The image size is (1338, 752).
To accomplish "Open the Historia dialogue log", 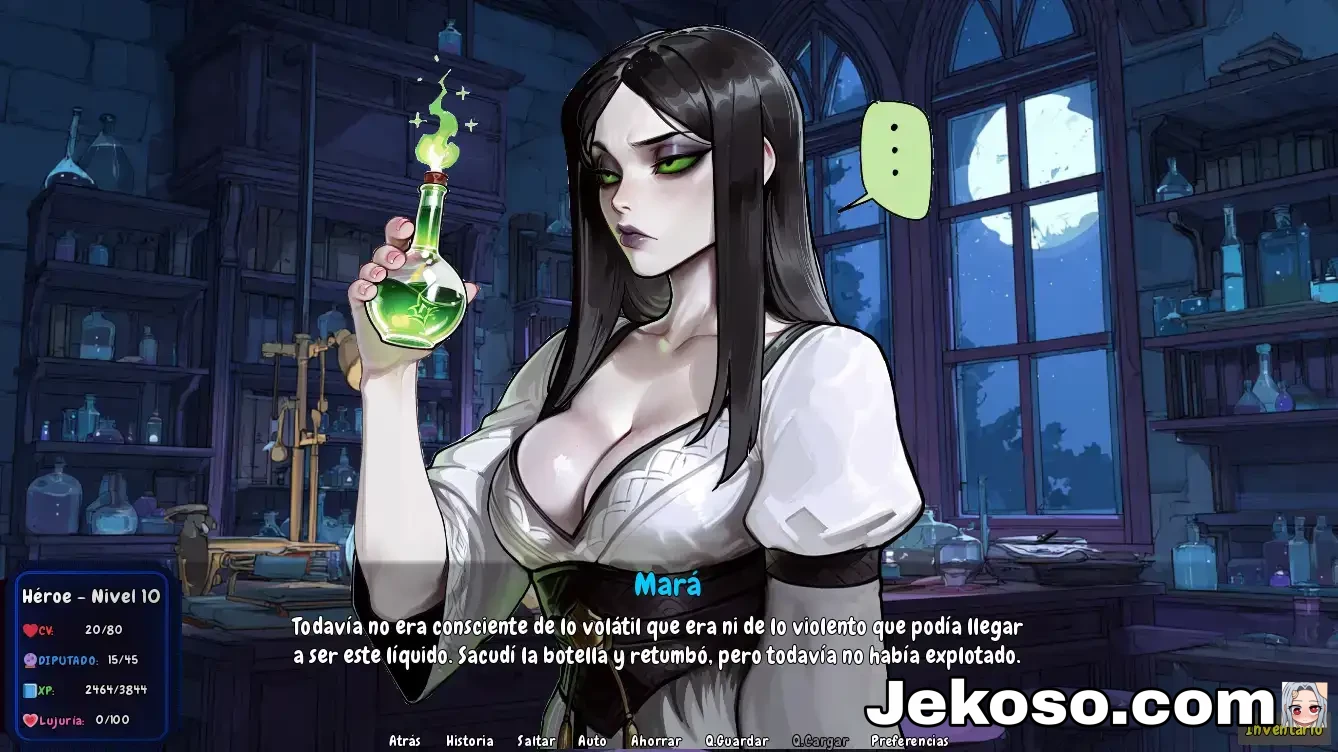I will coord(469,741).
